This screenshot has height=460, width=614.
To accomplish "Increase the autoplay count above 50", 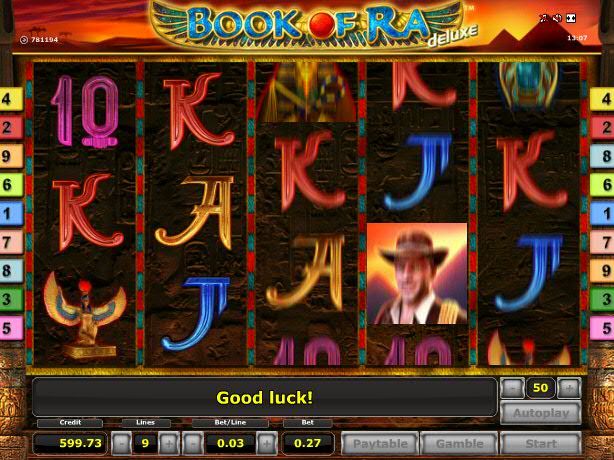I will click(x=569, y=387).
